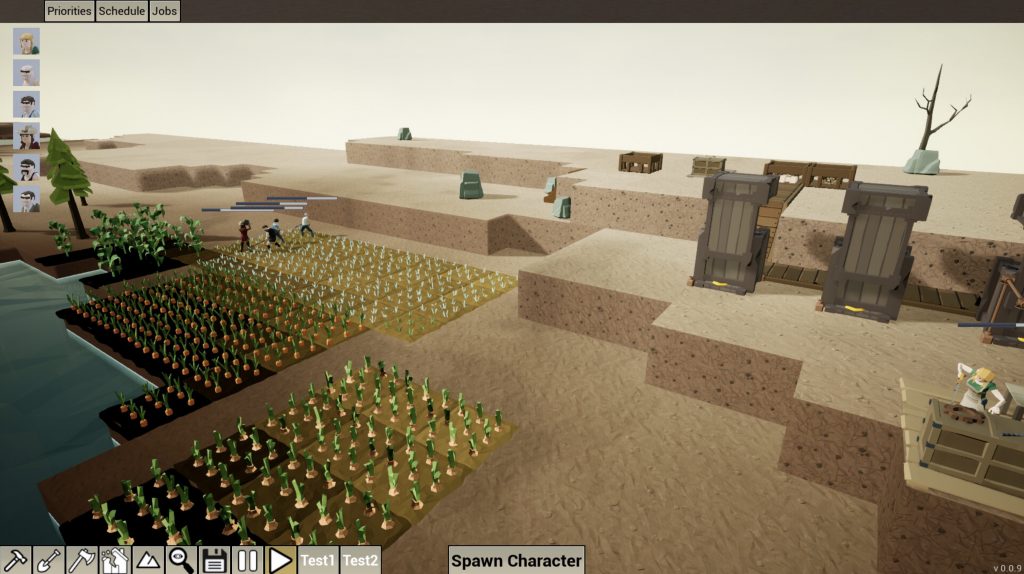Select the portrait of the character wearing a hat
The image size is (1024, 574).
coord(27,136)
